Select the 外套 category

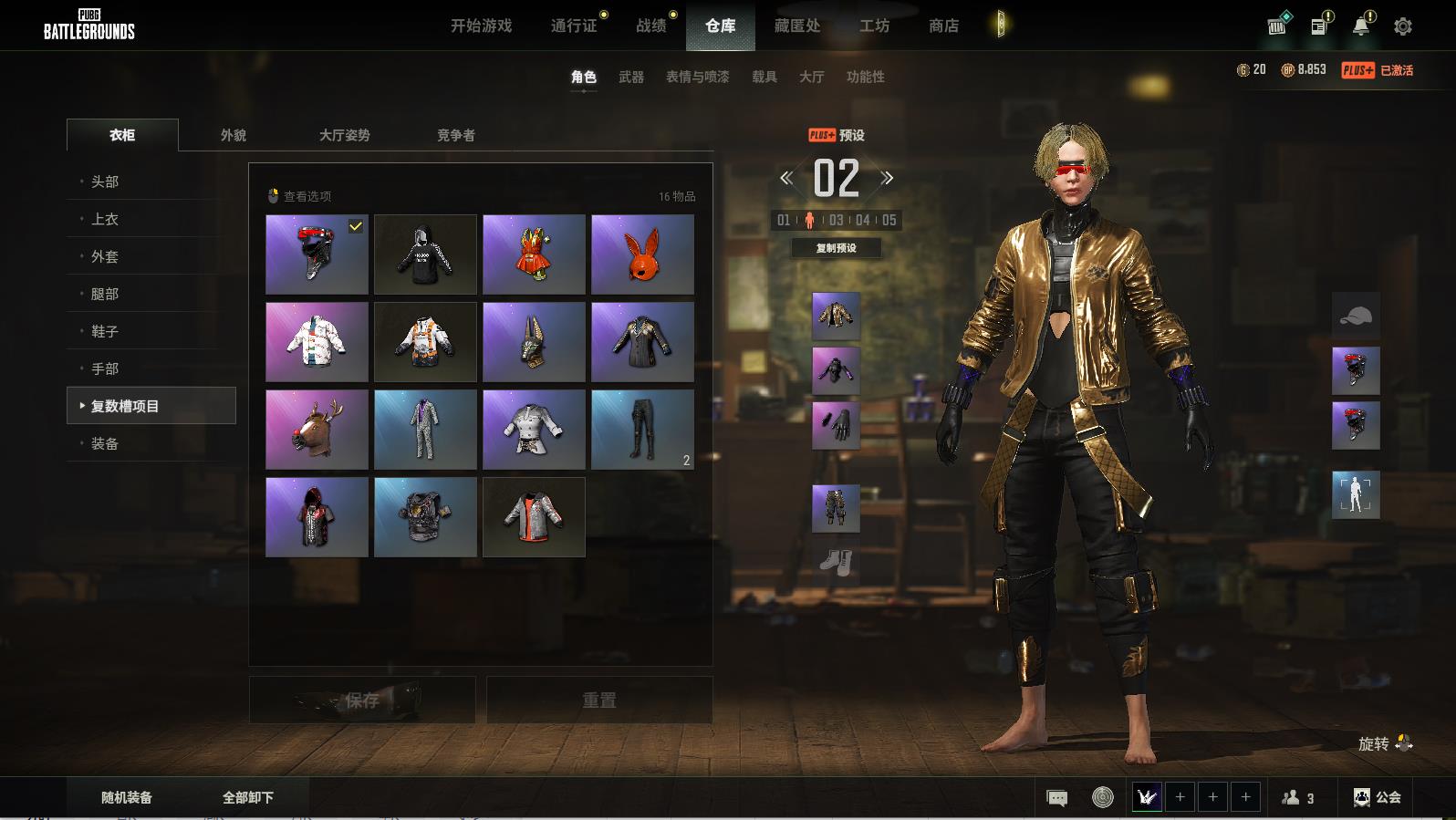pos(105,256)
